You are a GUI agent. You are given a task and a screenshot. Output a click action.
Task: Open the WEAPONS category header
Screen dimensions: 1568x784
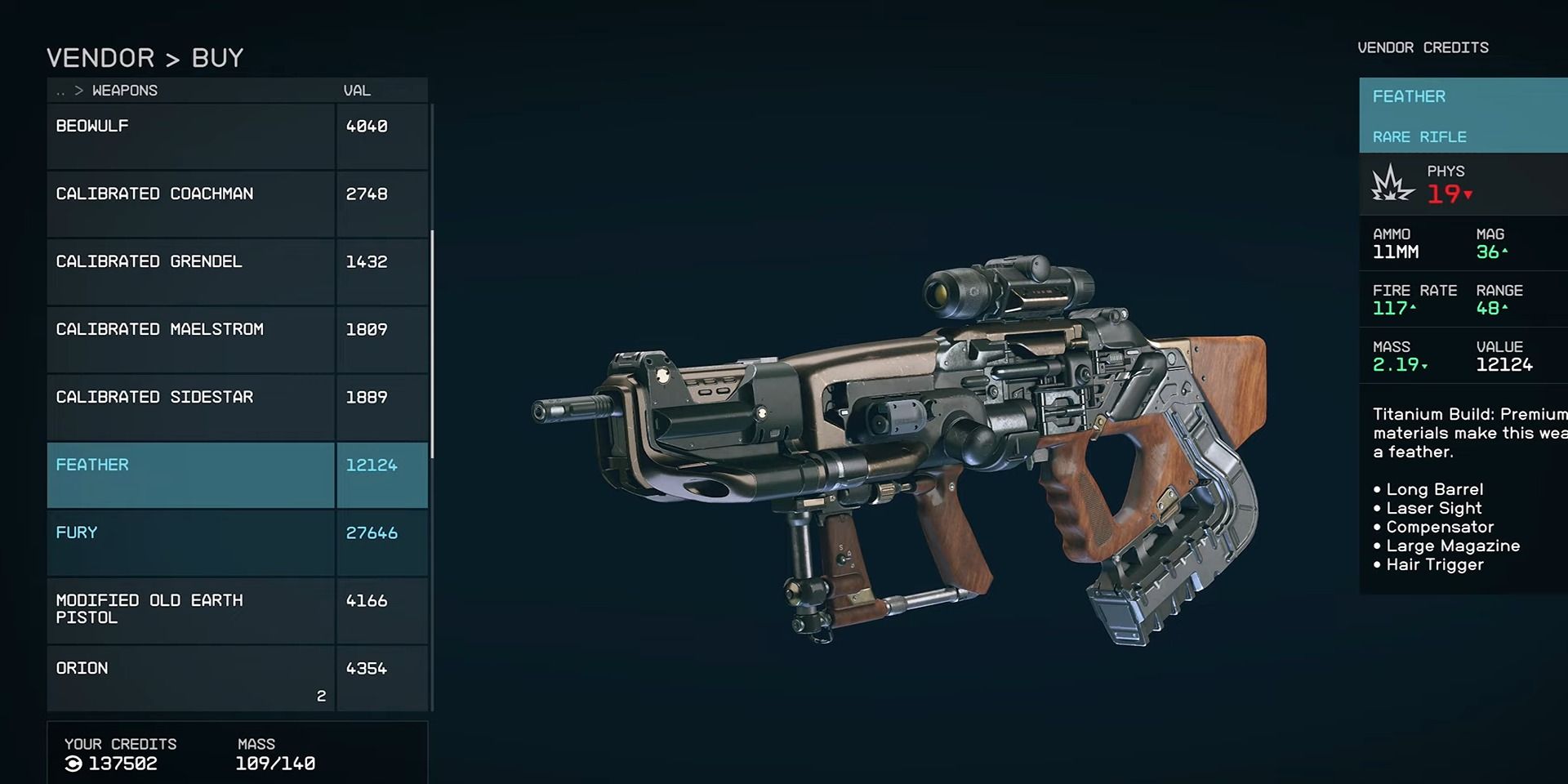[x=124, y=90]
